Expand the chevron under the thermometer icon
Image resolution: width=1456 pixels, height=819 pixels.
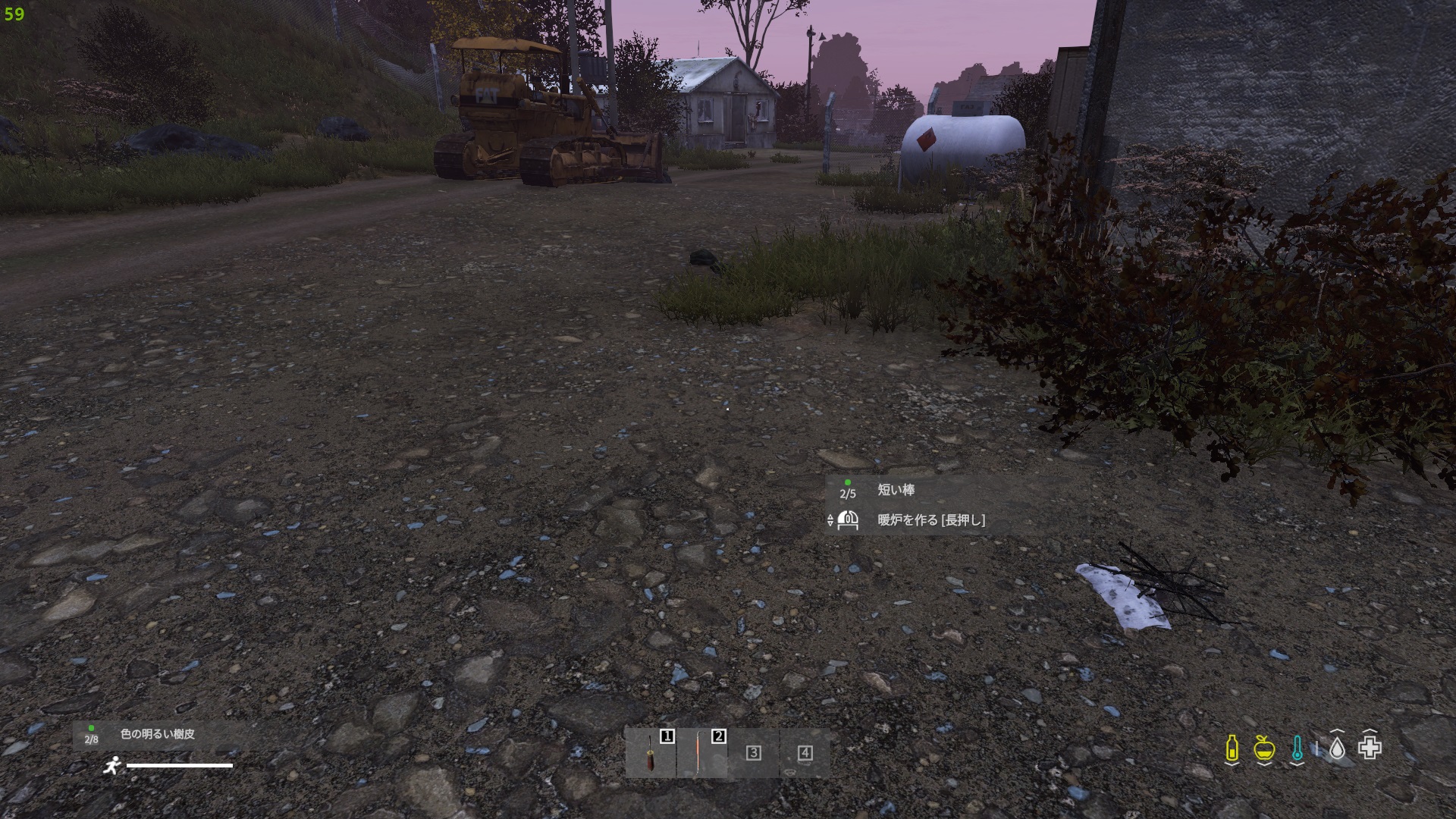click(x=1297, y=764)
